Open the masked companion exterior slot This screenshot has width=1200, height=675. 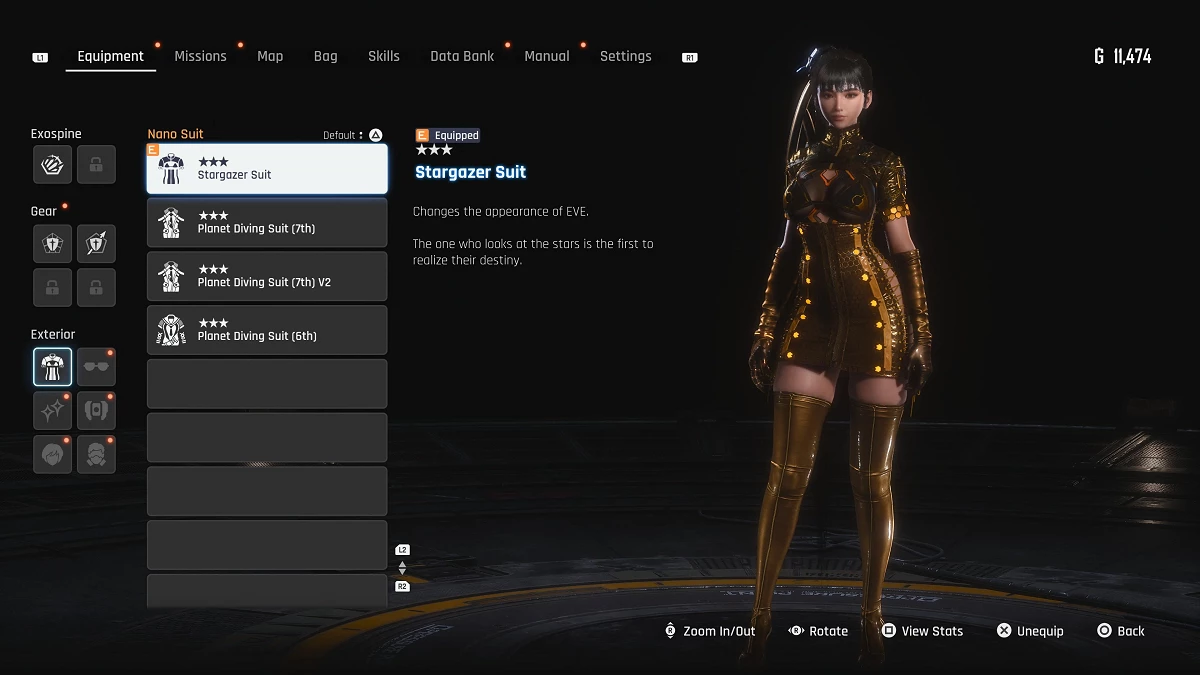(x=96, y=454)
